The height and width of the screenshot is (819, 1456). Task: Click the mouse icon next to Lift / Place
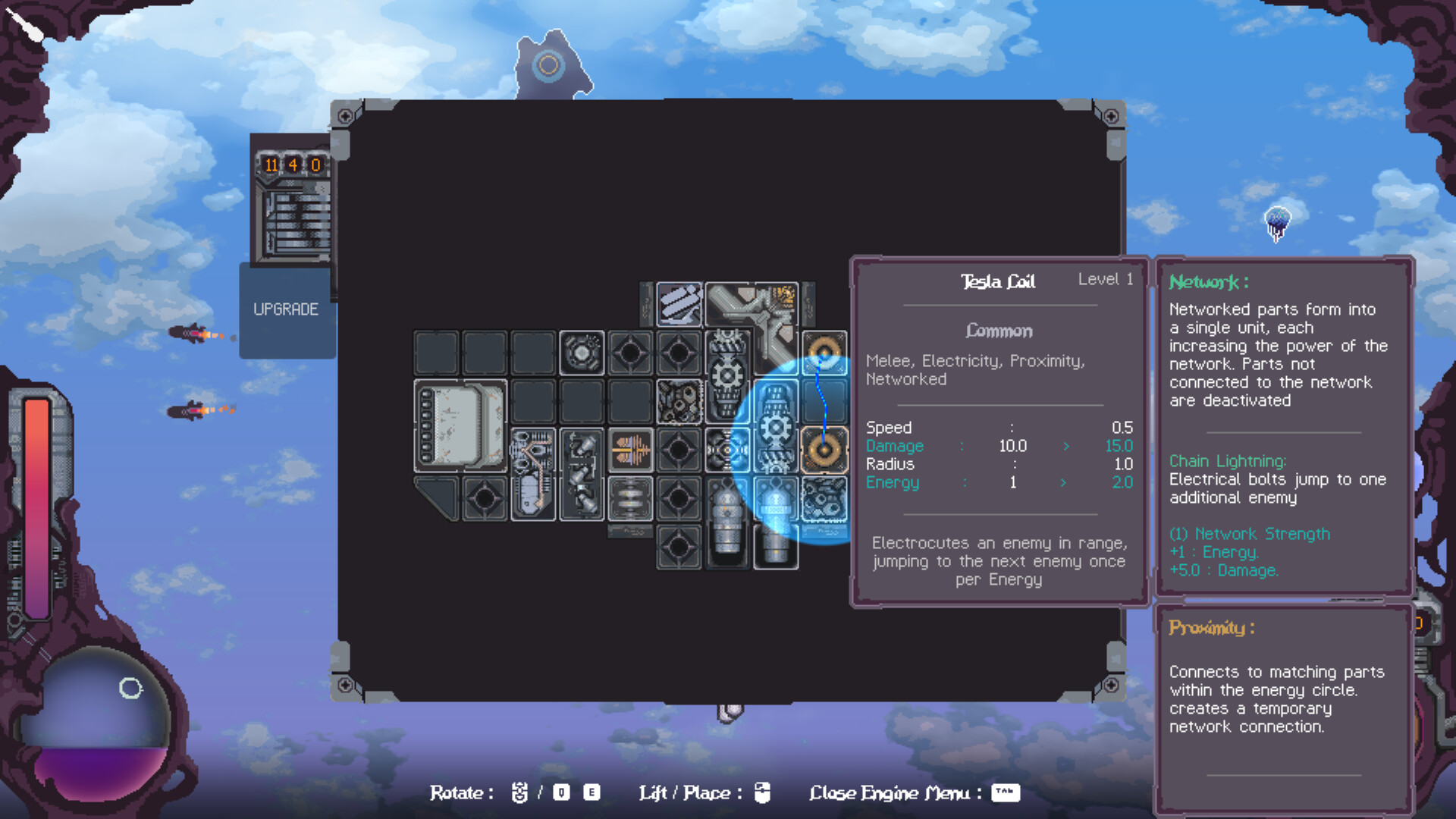(x=763, y=792)
